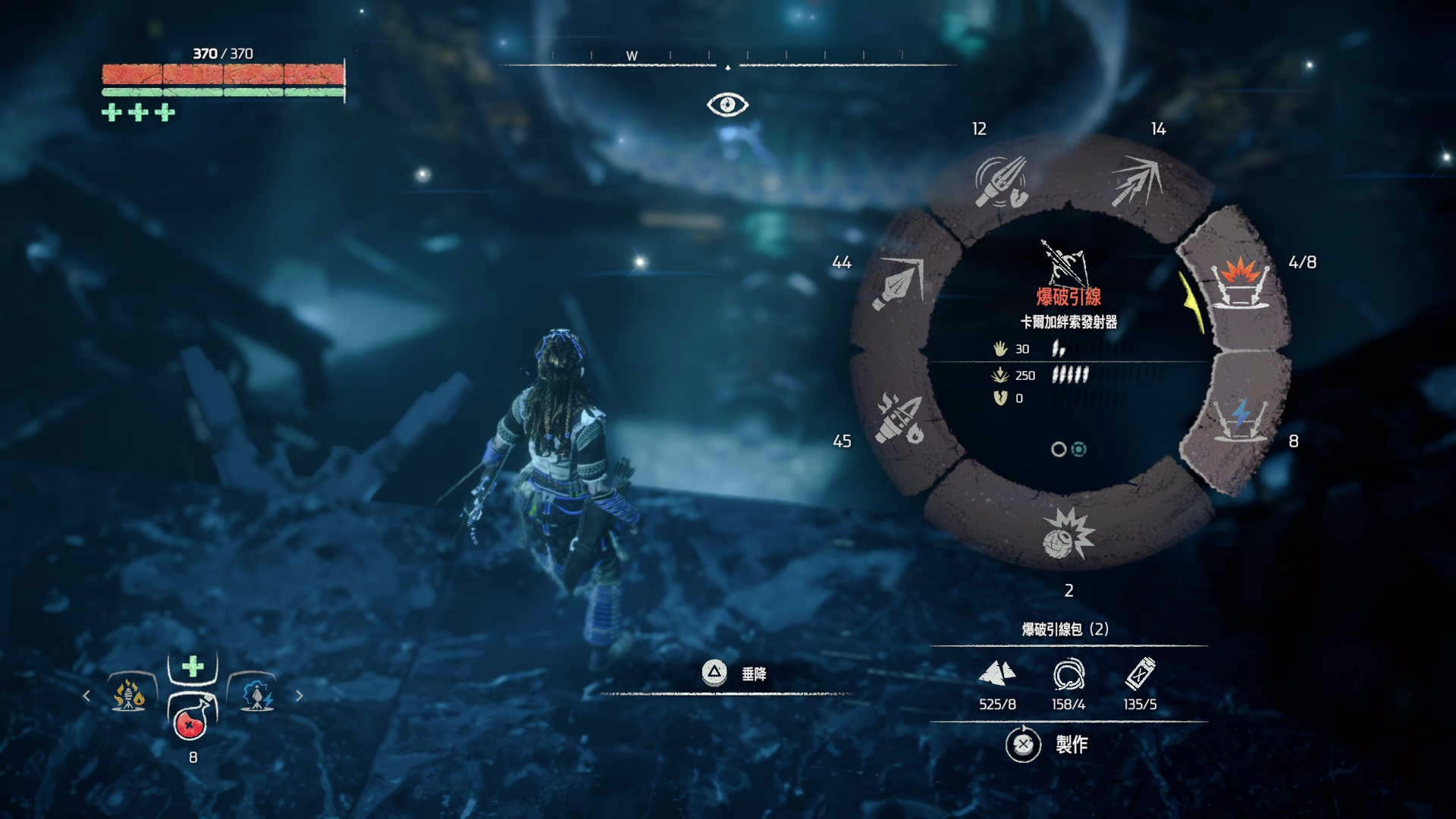Viewport: 1456px width, 819px height.
Task: Use the red health potion quick slot
Action: tap(192, 721)
